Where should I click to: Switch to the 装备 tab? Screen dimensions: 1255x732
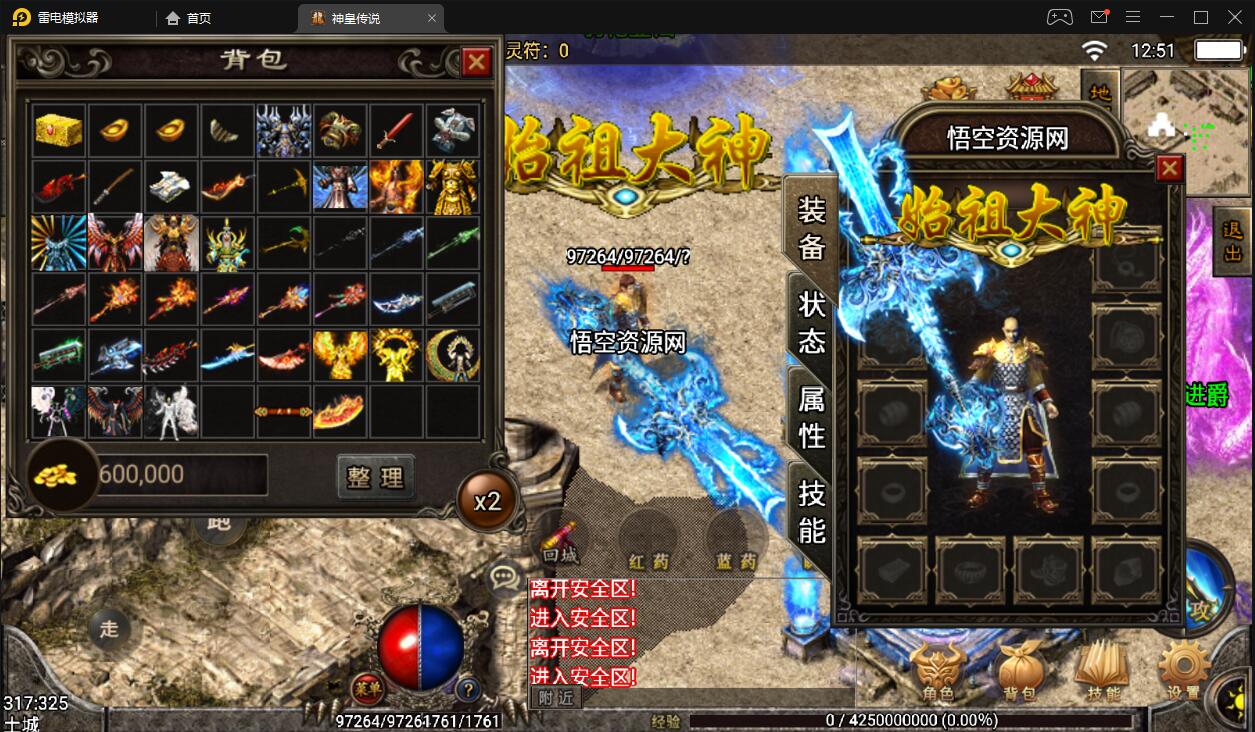[x=811, y=227]
